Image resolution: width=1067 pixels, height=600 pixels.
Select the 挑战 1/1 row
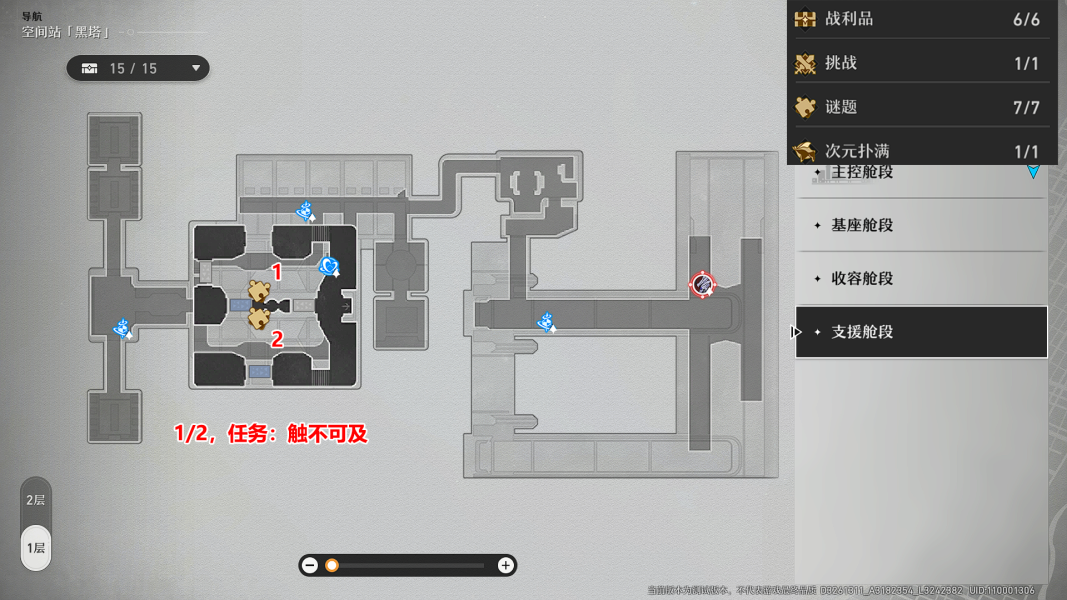point(920,63)
